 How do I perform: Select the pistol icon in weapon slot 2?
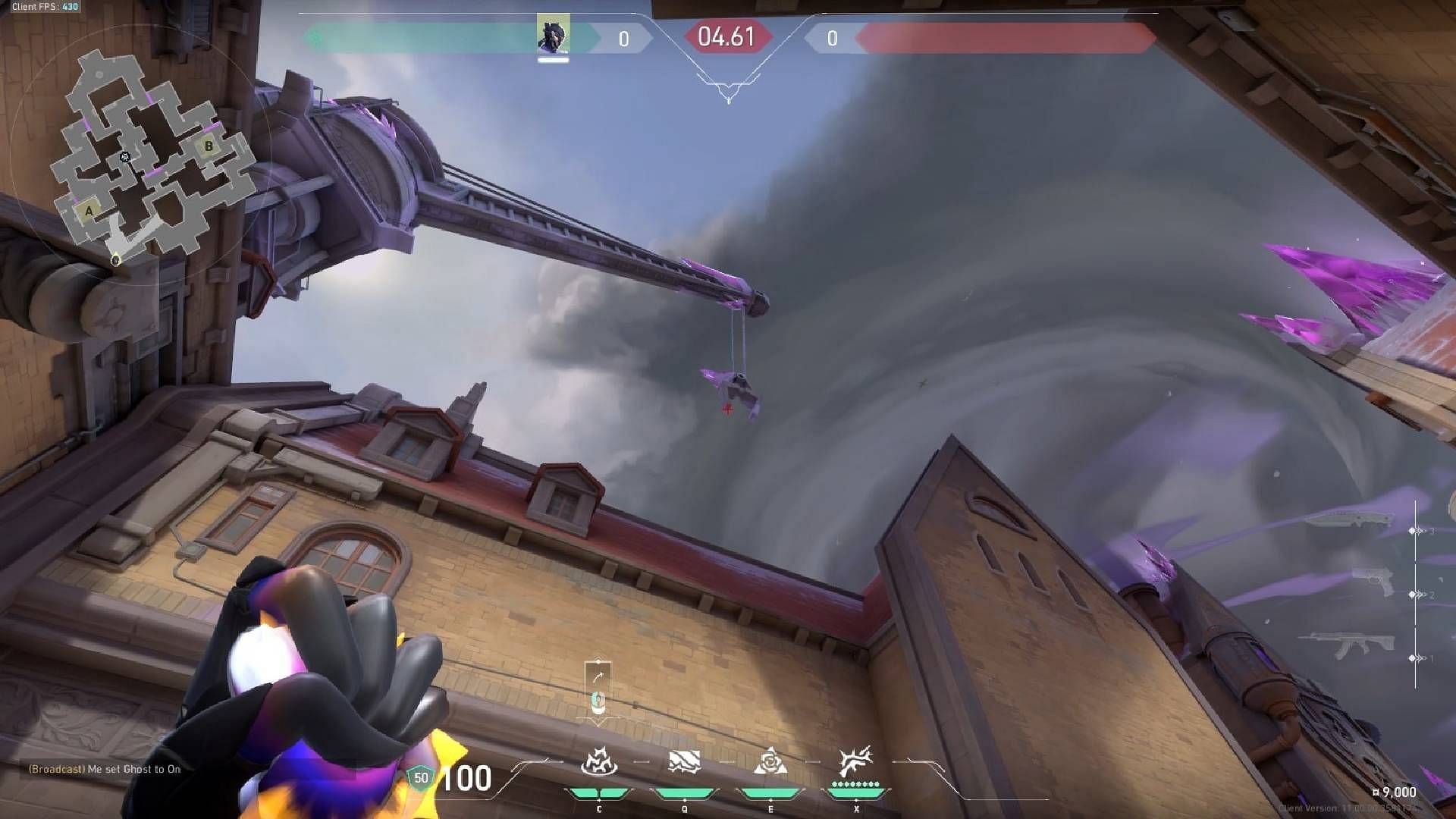pyautogui.click(x=1376, y=582)
